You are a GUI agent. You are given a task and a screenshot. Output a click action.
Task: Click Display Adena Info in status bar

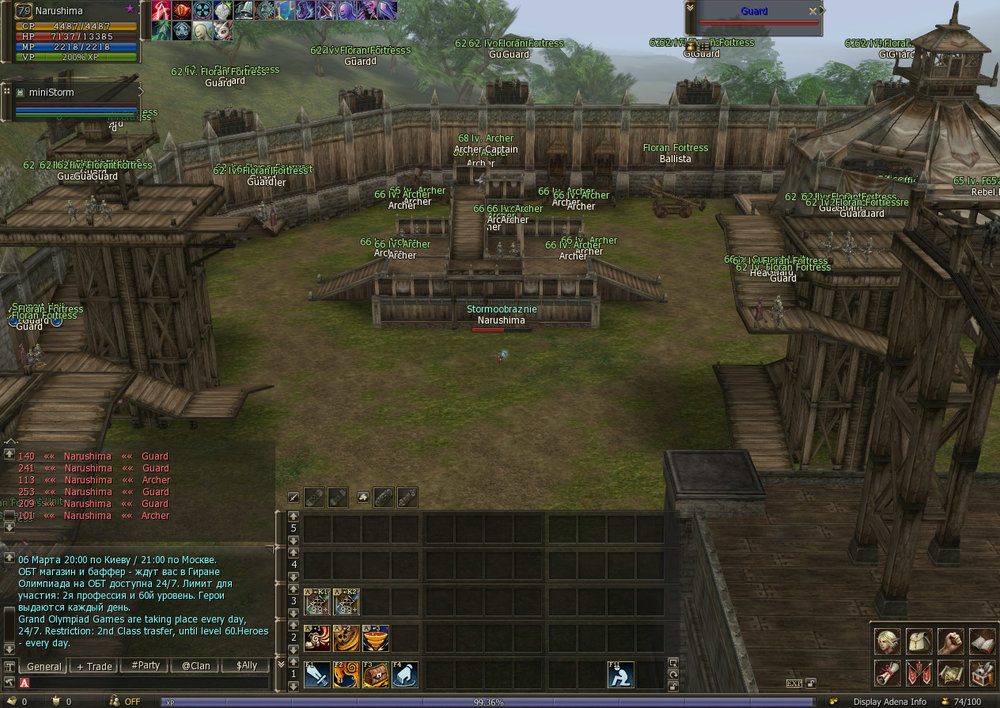coord(889,701)
